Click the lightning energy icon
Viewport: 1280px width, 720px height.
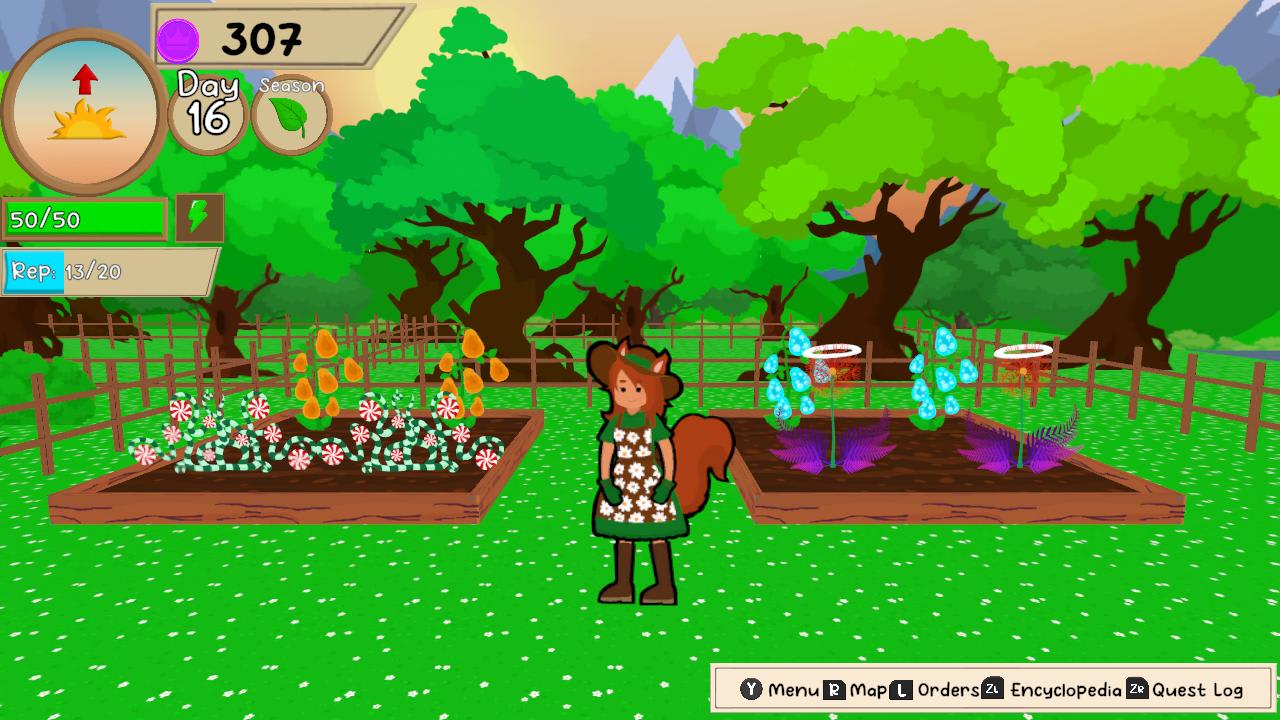coord(197,215)
